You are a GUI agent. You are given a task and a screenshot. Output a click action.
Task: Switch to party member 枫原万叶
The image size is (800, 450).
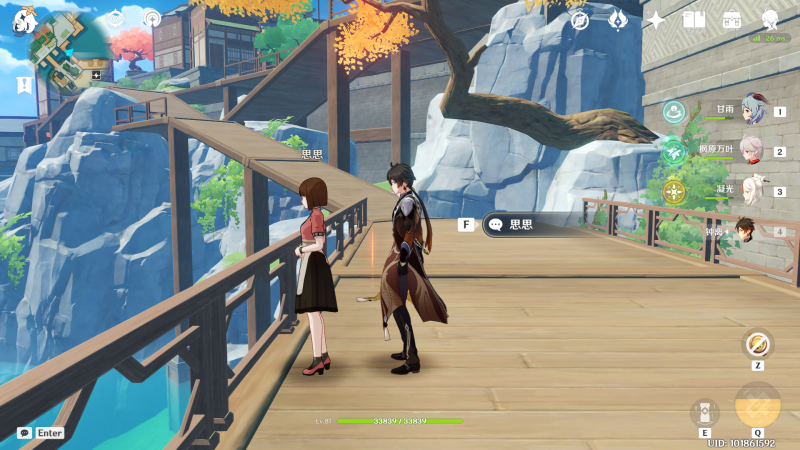coord(752,150)
